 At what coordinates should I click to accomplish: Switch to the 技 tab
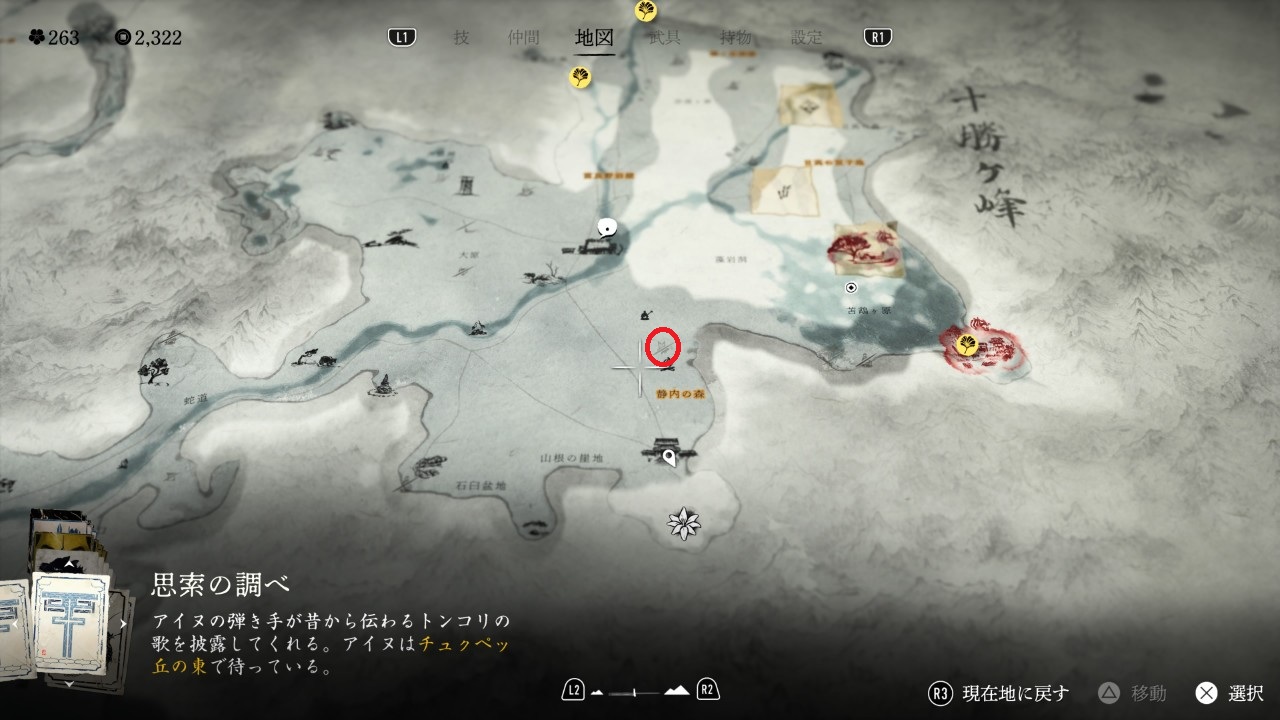coord(461,38)
